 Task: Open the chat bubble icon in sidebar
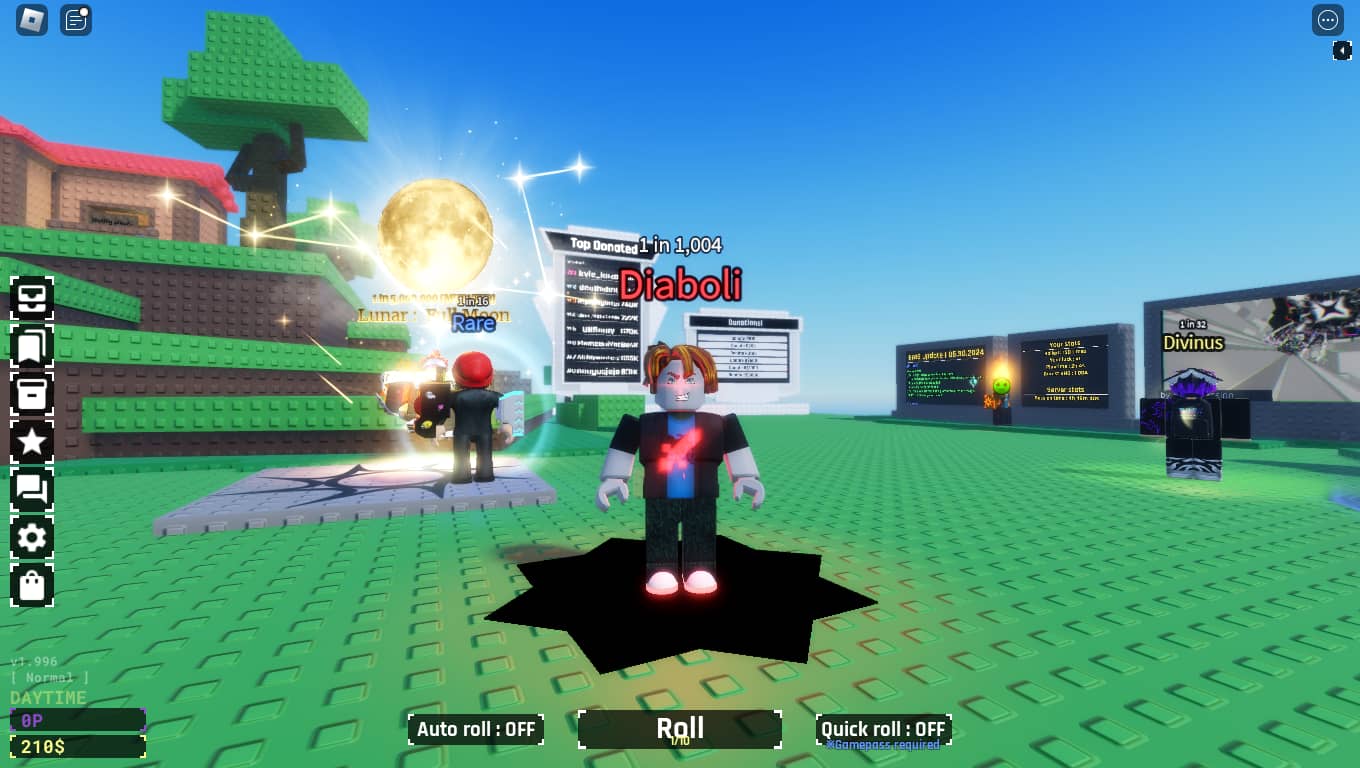[32, 490]
